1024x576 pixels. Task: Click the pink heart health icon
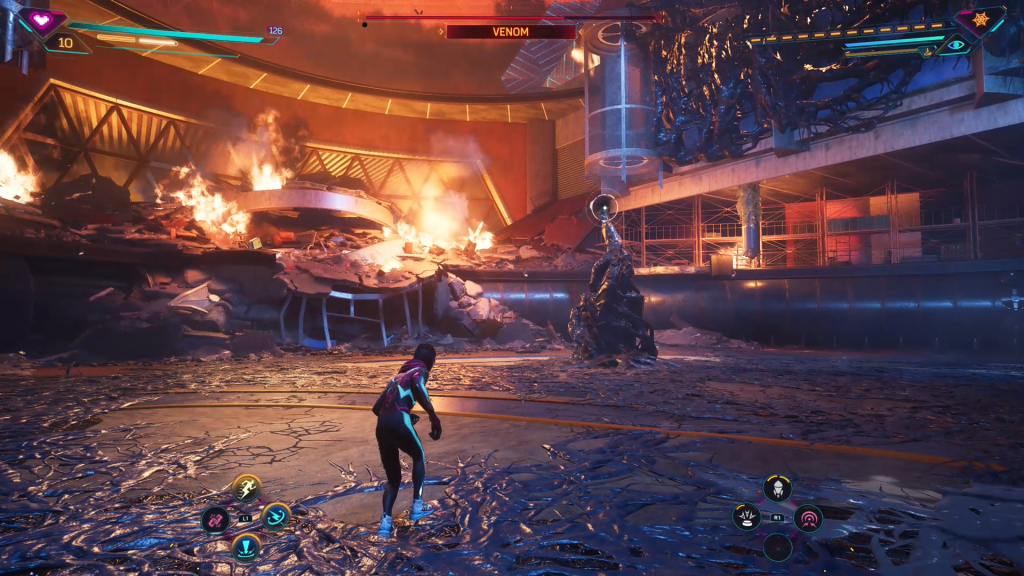(x=42, y=19)
